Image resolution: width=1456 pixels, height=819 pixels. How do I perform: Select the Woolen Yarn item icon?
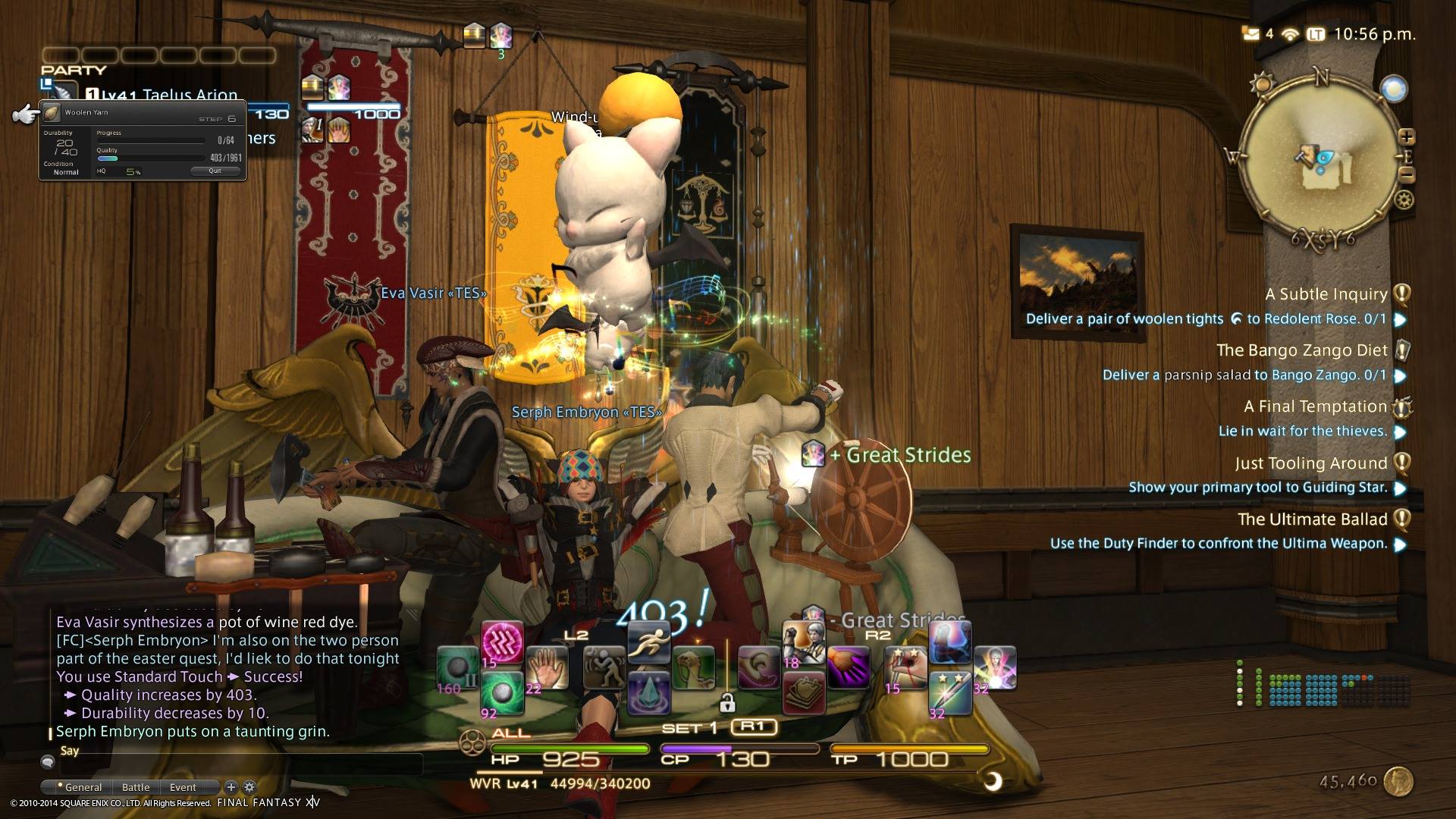(52, 113)
